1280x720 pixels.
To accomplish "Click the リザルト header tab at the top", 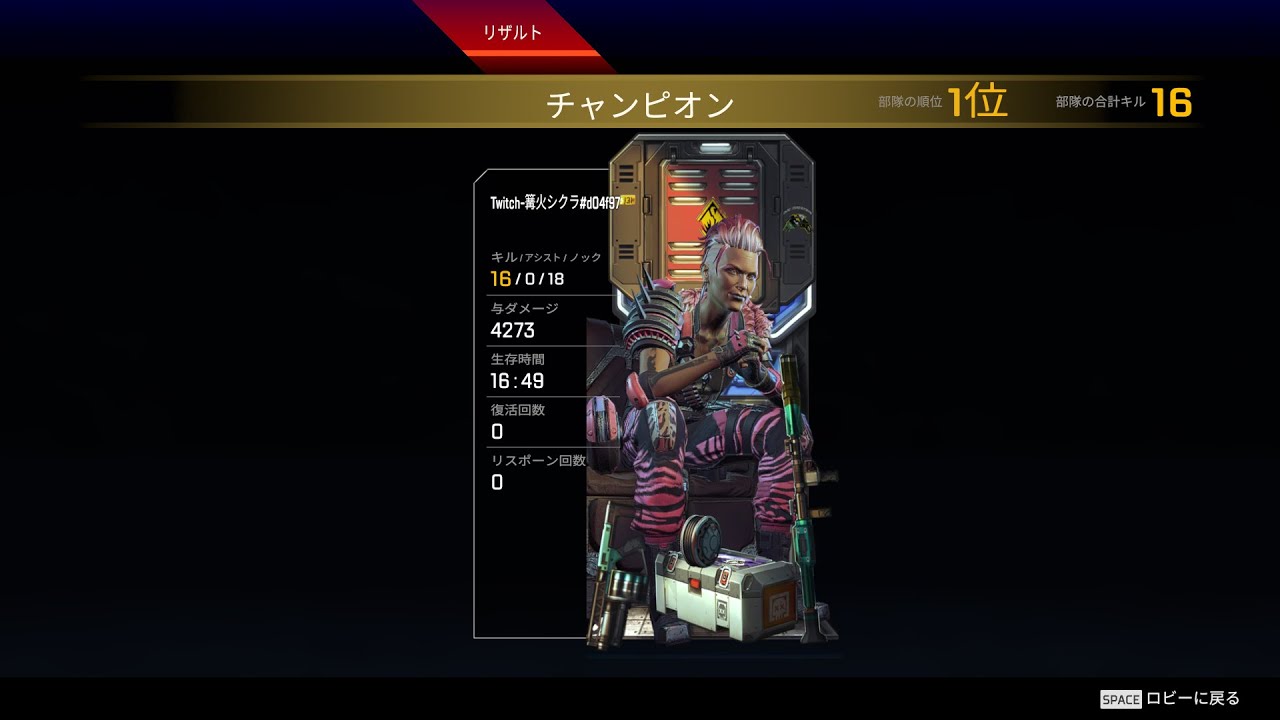I will pos(511,31).
